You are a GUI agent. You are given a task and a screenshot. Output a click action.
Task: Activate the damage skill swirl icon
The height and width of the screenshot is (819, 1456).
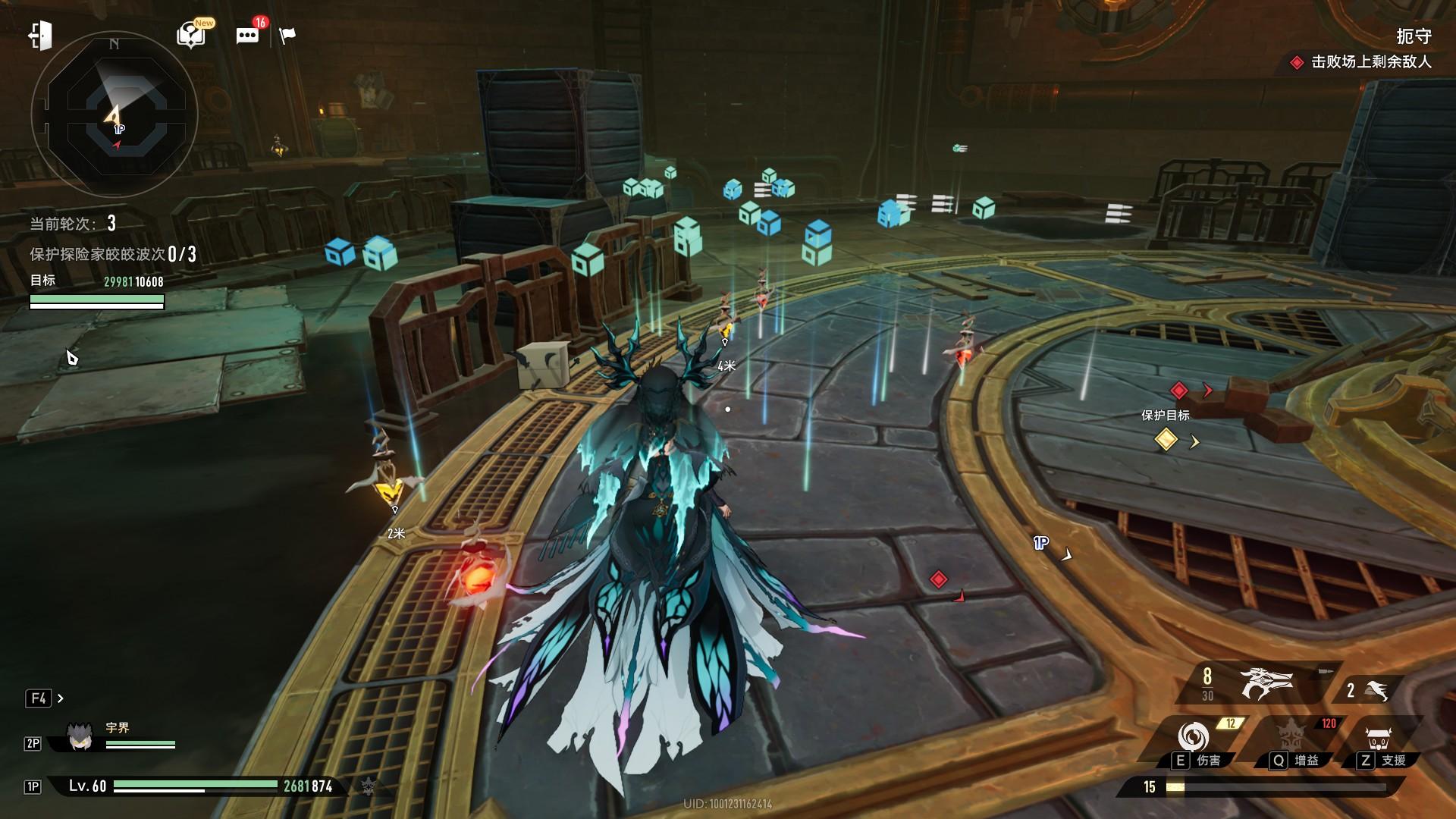point(1193,736)
